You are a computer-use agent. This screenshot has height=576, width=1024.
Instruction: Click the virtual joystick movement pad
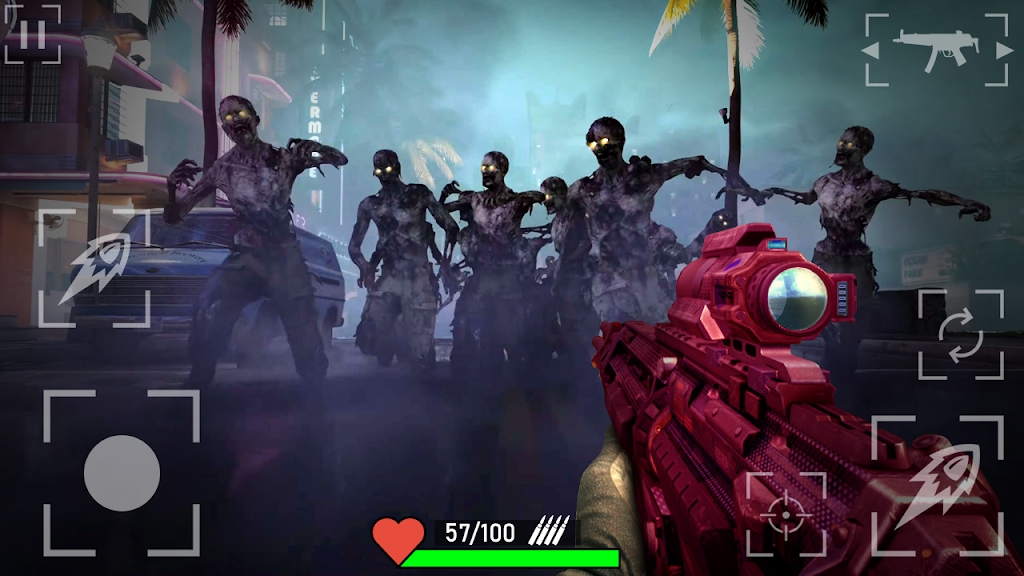click(x=122, y=472)
